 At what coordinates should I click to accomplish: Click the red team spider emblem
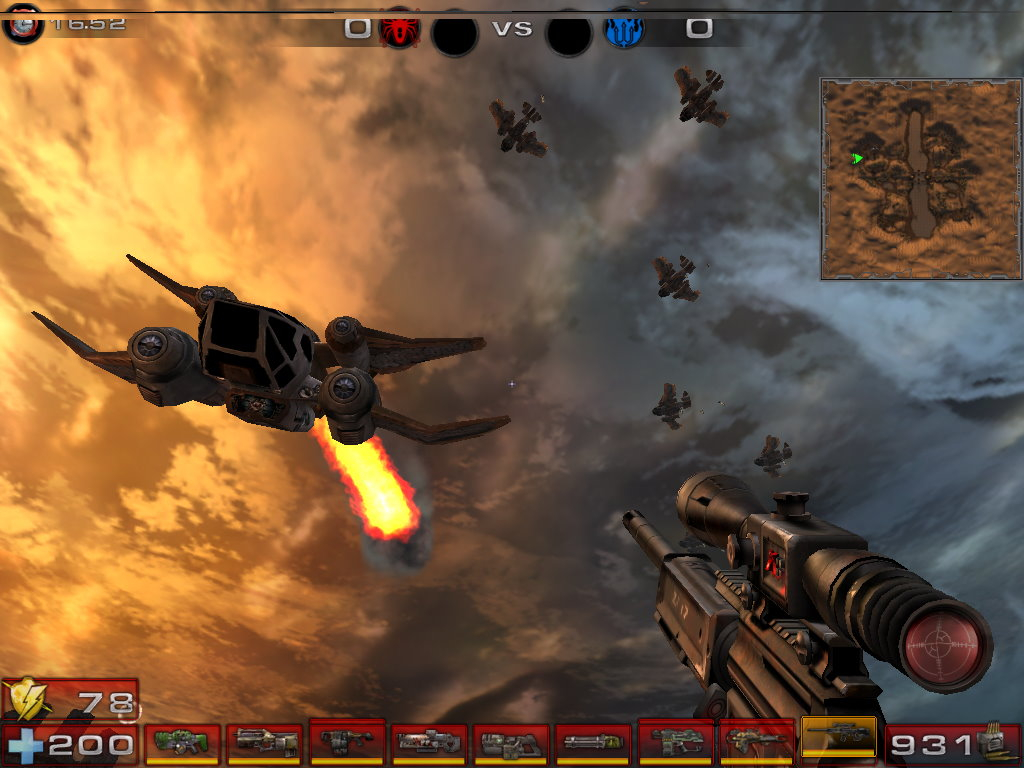tap(399, 30)
